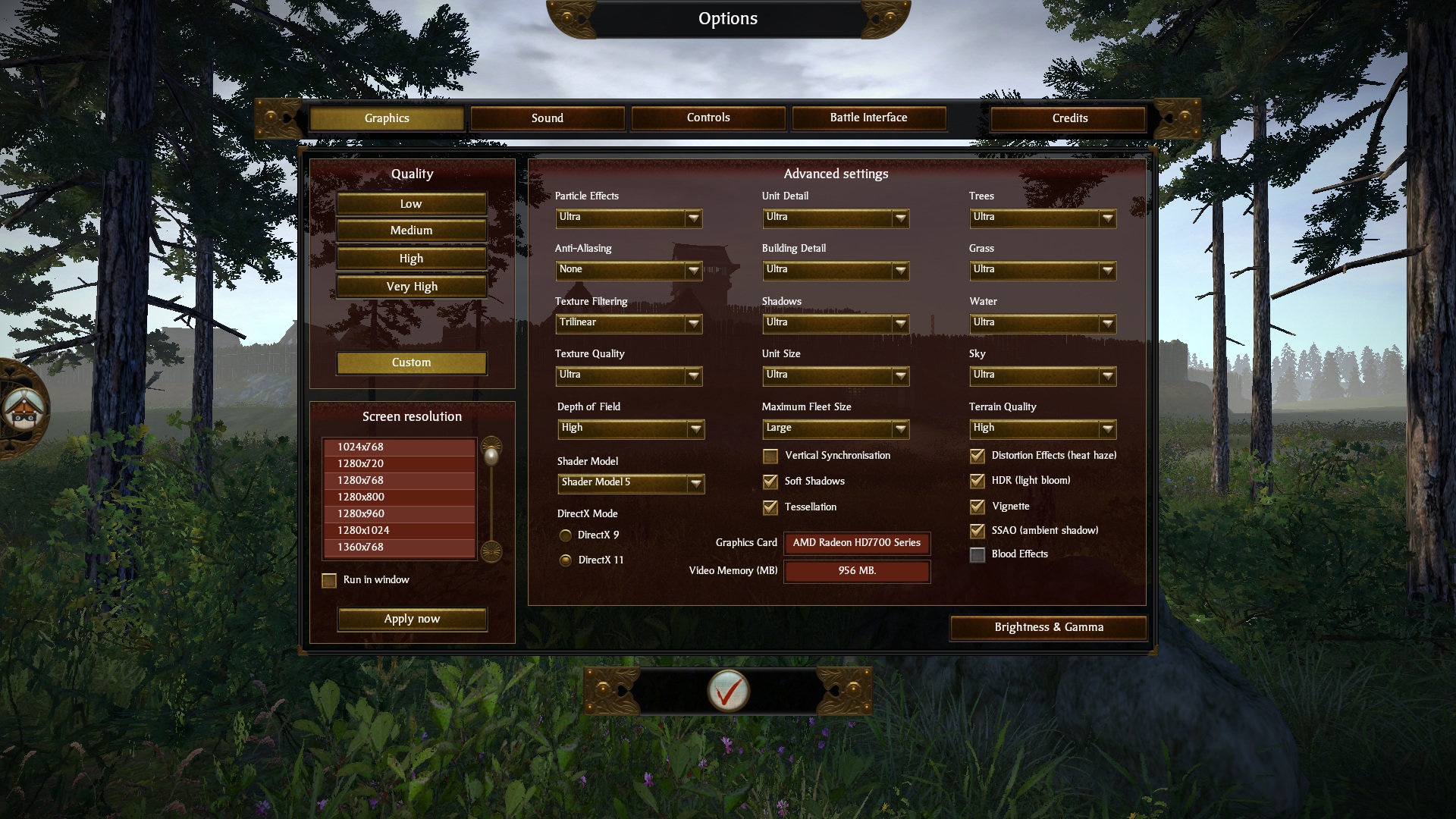1456x819 pixels.
Task: Show the Battle Interface tab
Action: click(x=868, y=118)
